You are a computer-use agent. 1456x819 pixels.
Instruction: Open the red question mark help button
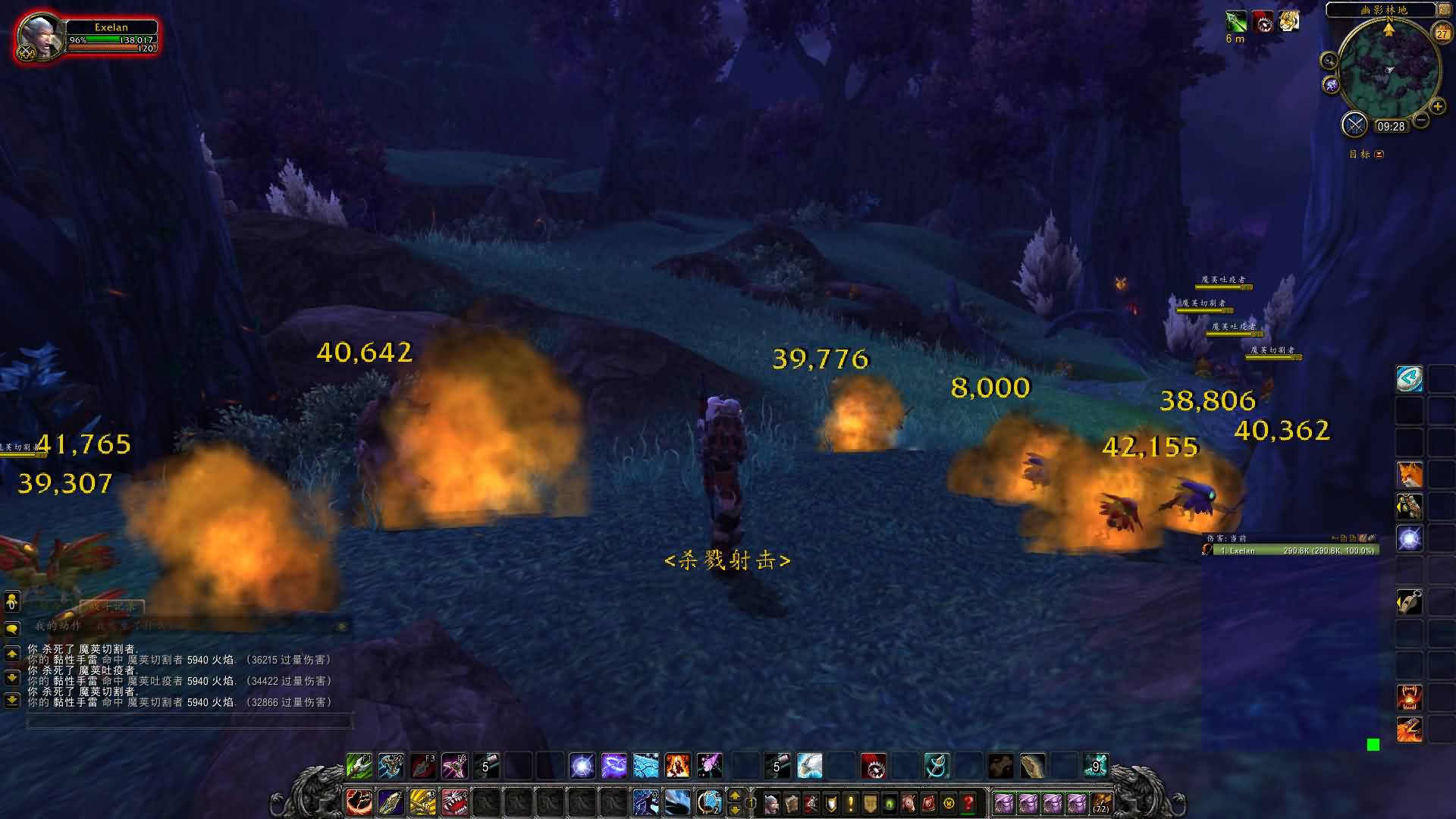968,802
